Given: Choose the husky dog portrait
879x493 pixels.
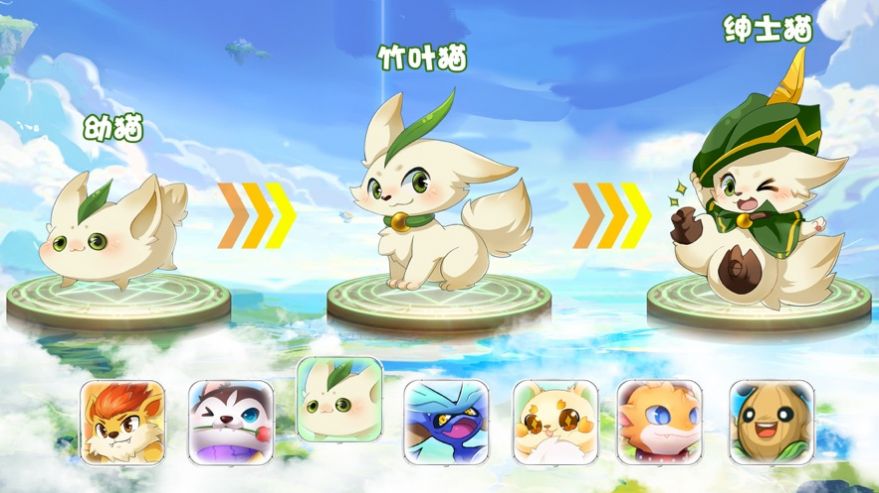Looking at the screenshot, I should [x=231, y=422].
